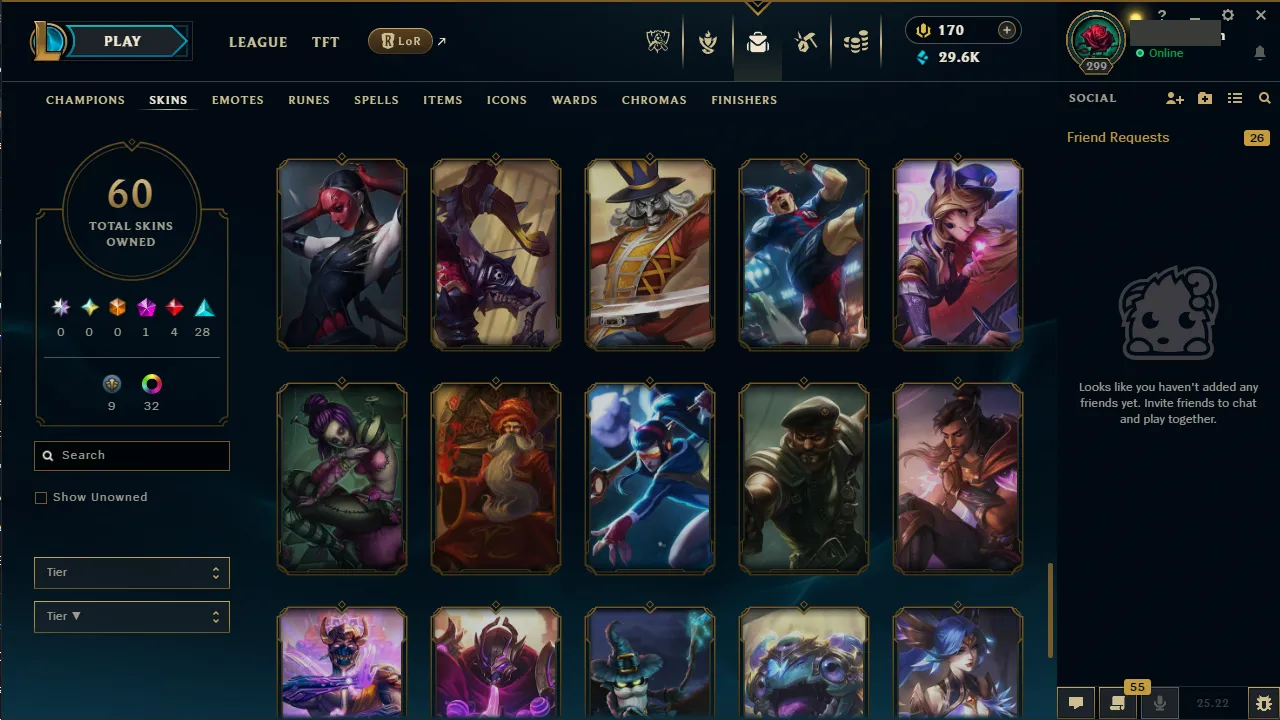This screenshot has width=1280, height=720.
Task: Open the first Tier dropdown
Action: 131,572
